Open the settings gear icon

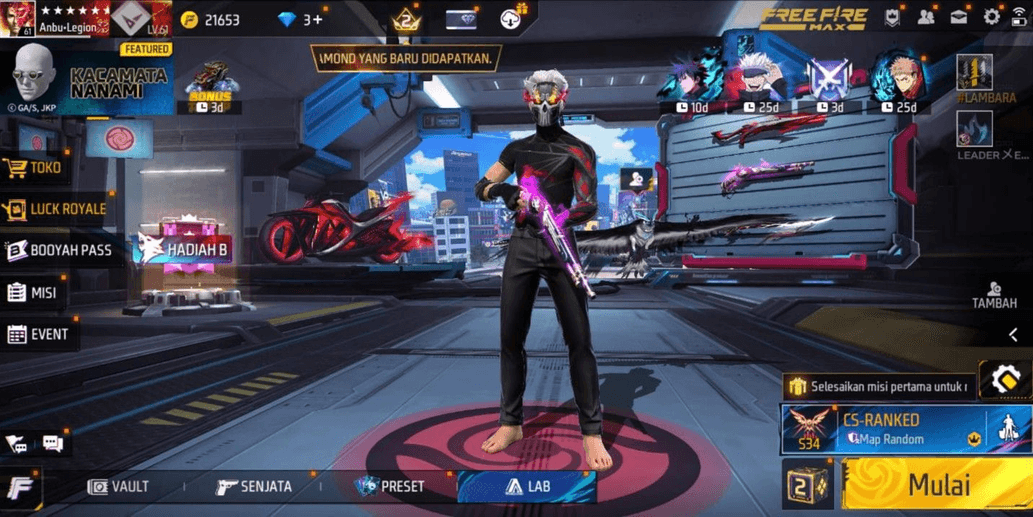(991, 17)
